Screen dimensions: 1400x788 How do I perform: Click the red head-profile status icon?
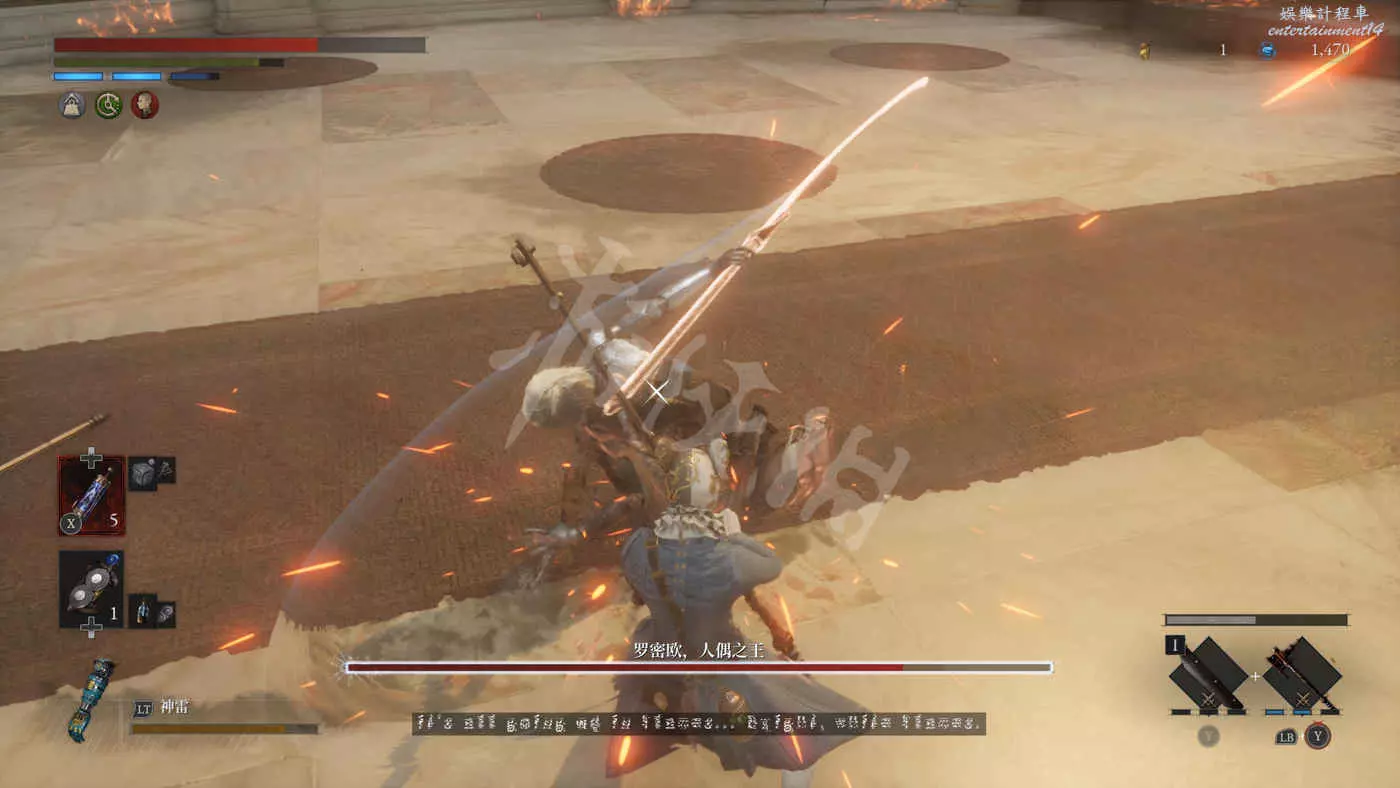144,104
